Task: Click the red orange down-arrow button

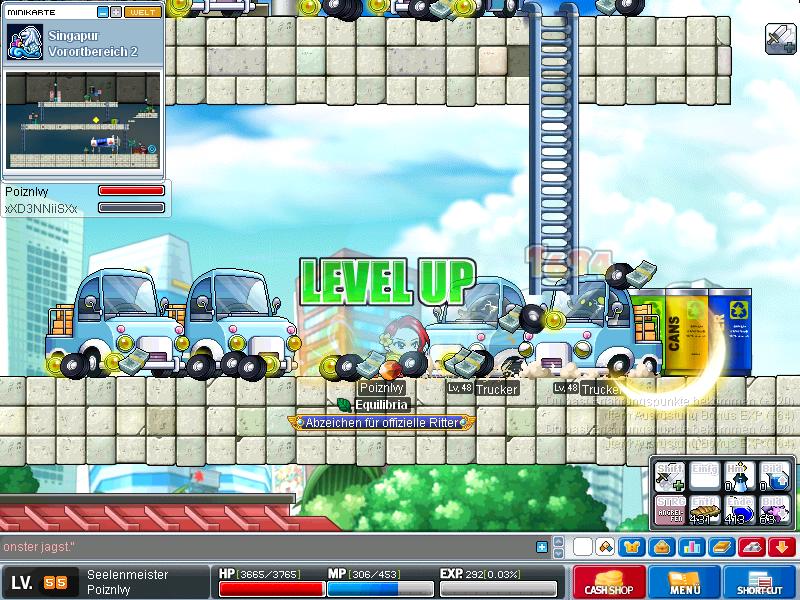Action: (x=782, y=547)
